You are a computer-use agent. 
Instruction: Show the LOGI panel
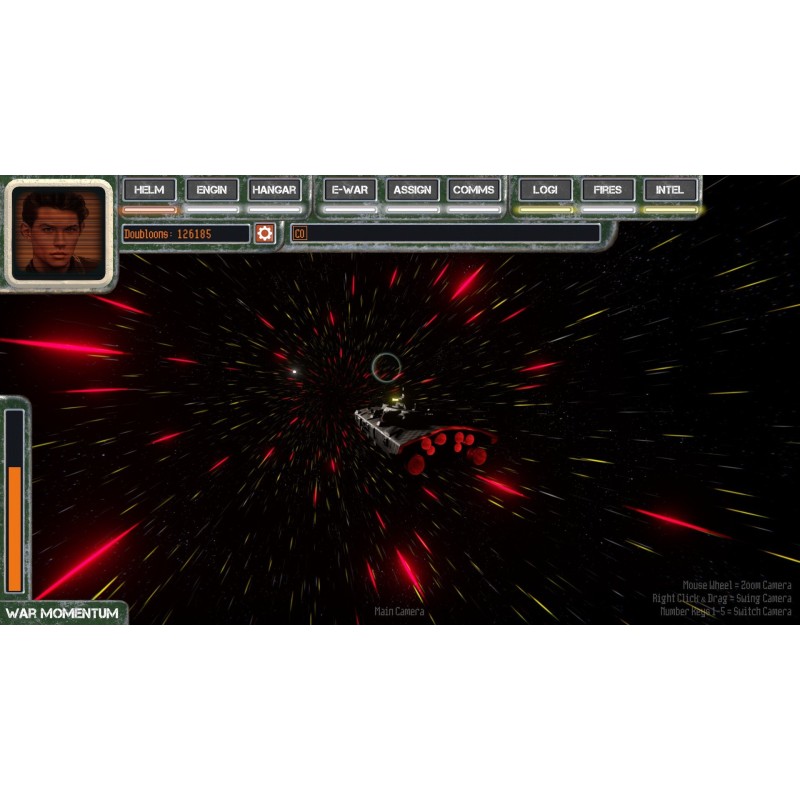click(x=545, y=190)
